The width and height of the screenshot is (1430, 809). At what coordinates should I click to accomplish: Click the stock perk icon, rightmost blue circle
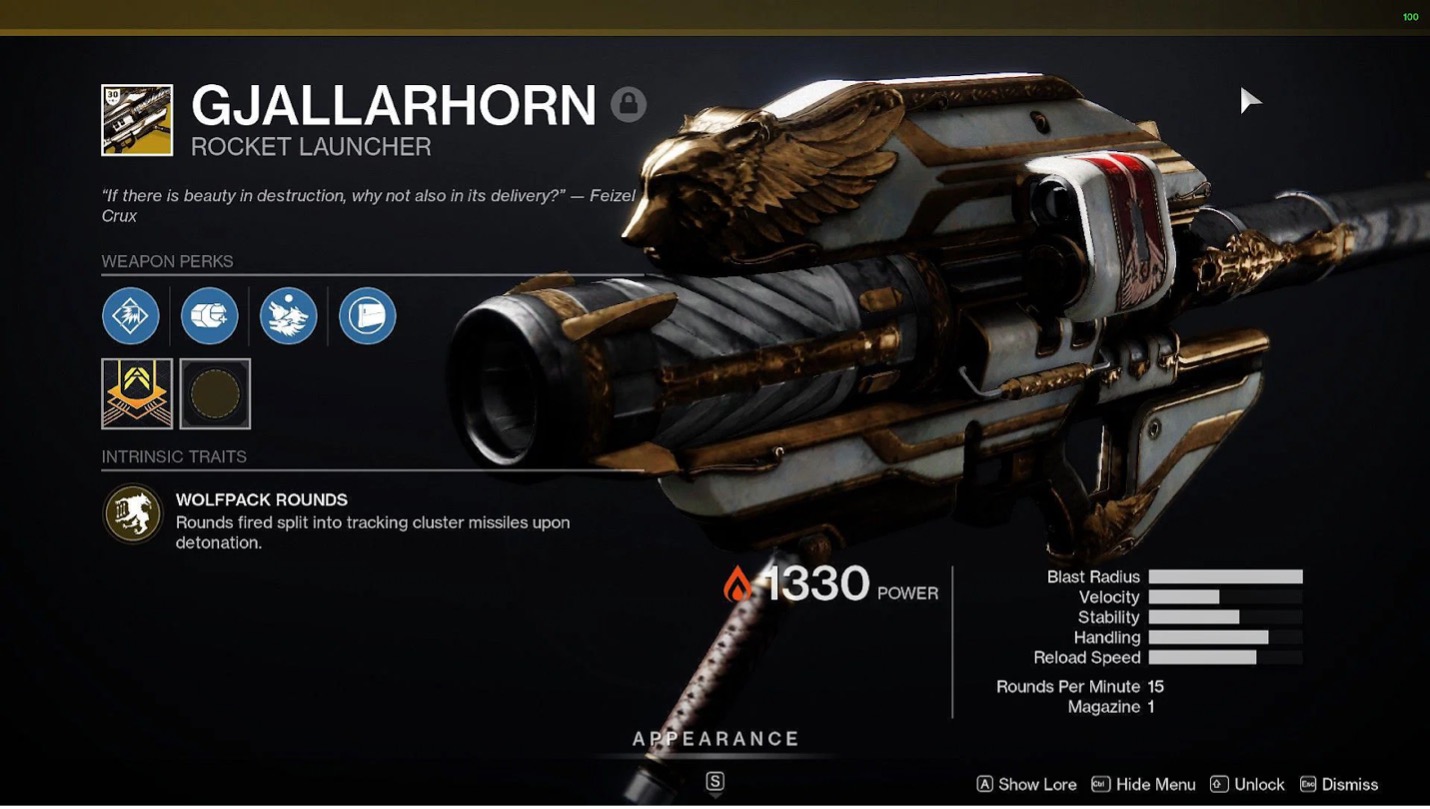[366, 315]
